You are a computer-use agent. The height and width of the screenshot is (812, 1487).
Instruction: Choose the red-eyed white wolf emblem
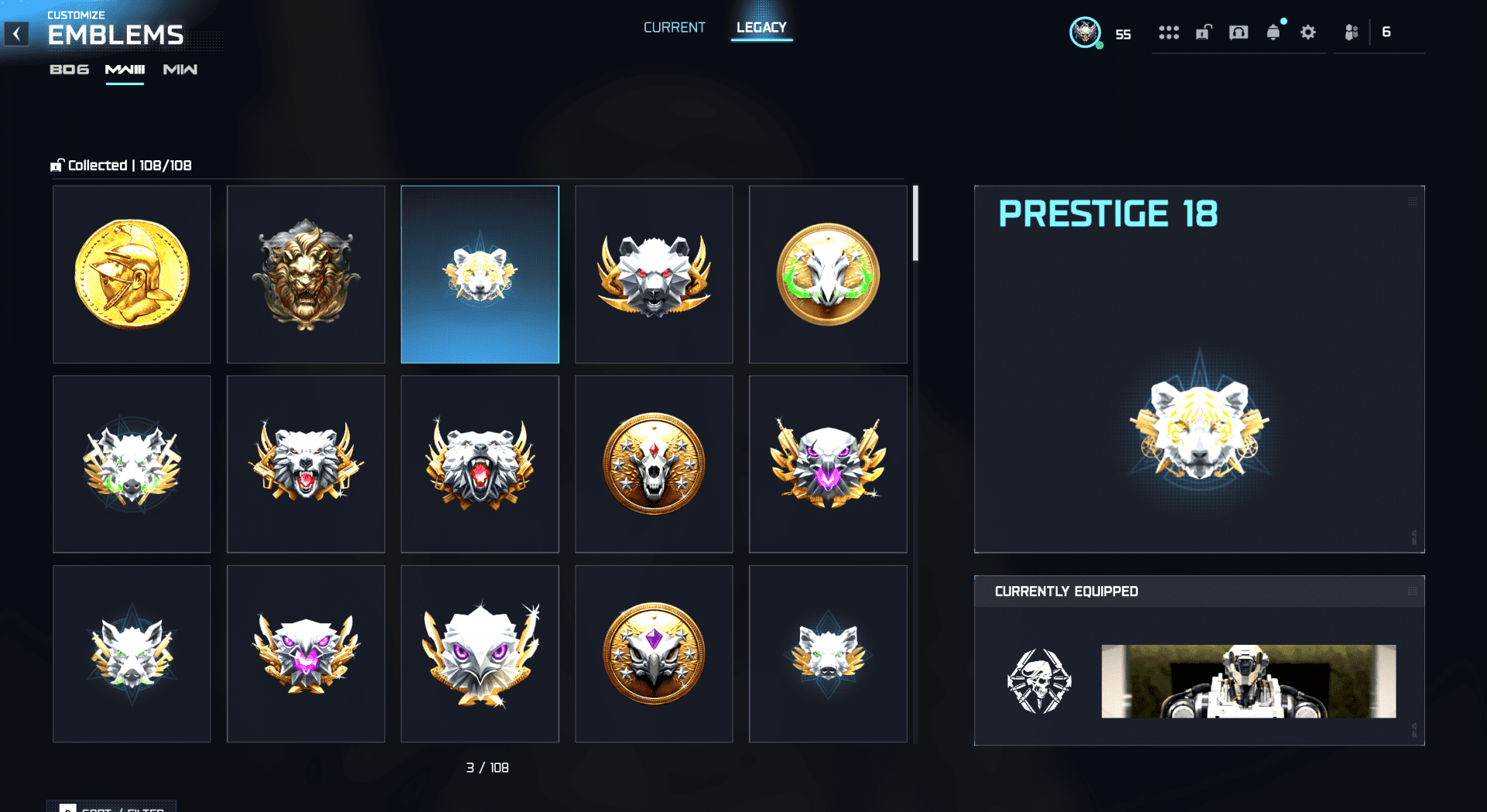(x=305, y=464)
